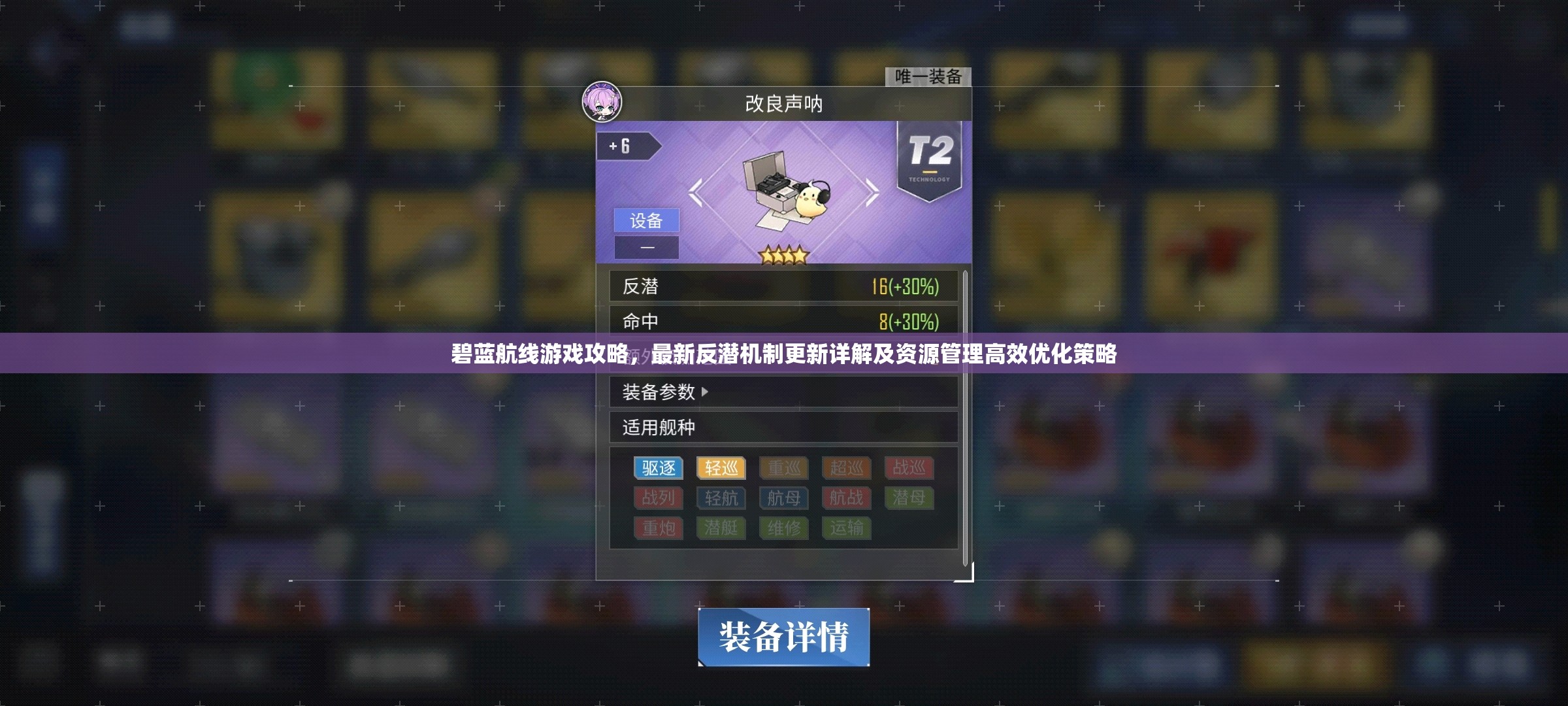Toggle the 驱逐 ship type tag
Image resolution: width=1568 pixels, height=706 pixels.
pos(658,468)
